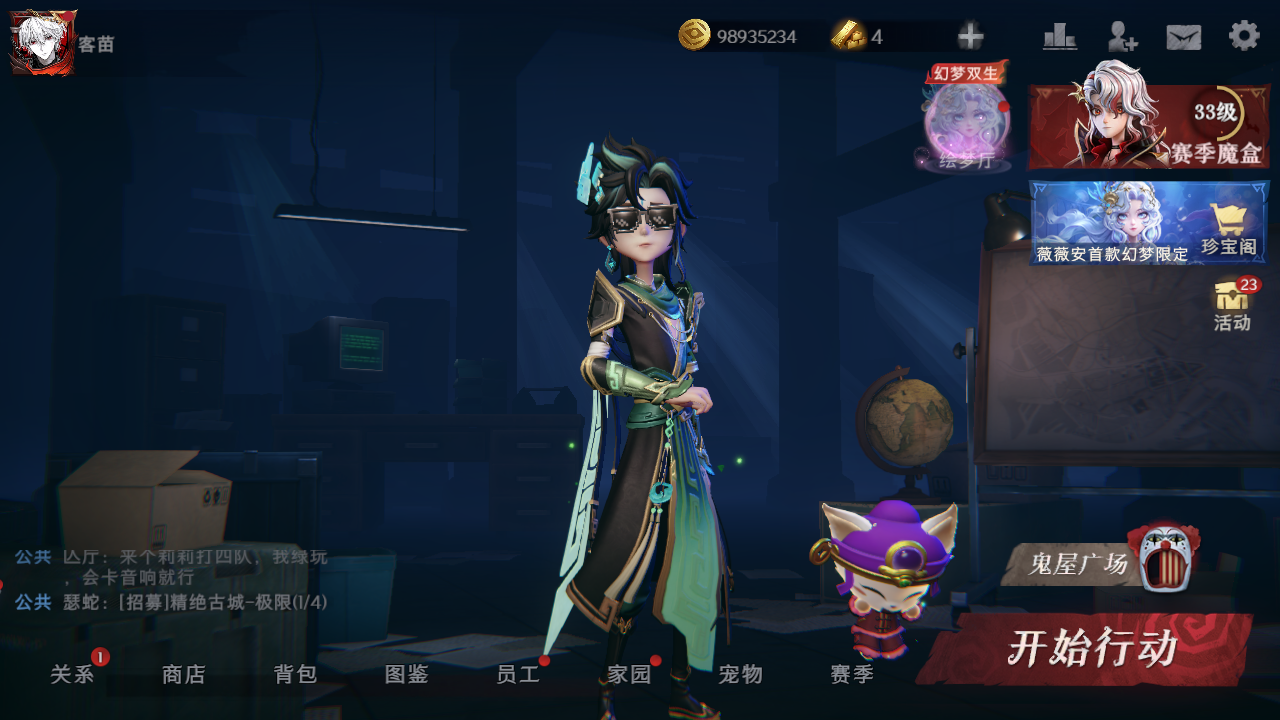Open the gear settings menu

[x=1244, y=36]
